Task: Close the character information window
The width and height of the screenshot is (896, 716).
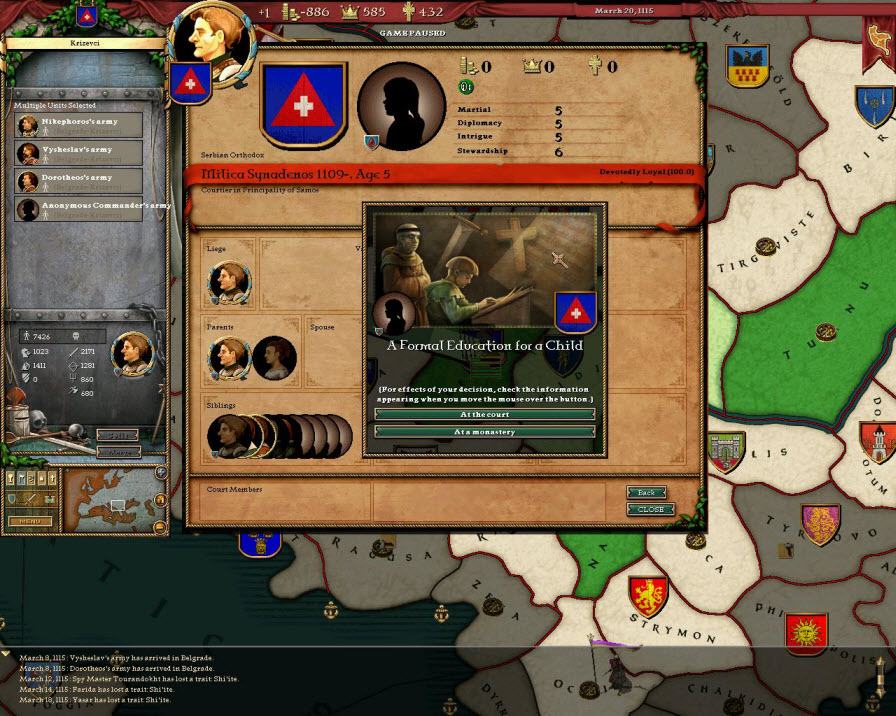Action: click(650, 510)
